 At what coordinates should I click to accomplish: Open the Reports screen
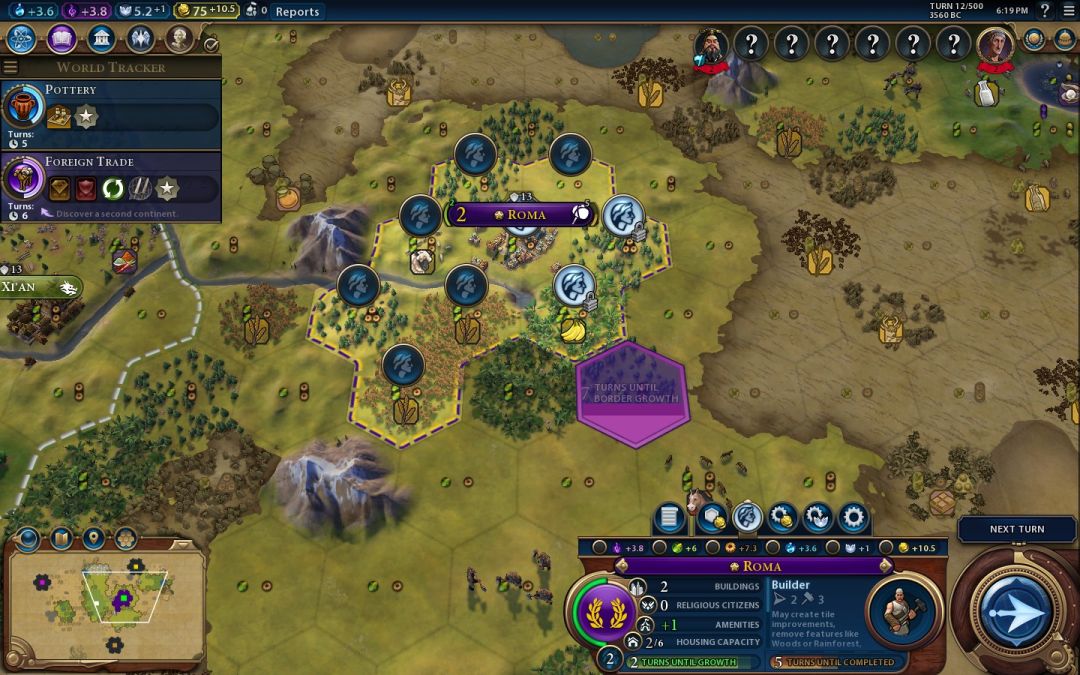pos(297,12)
